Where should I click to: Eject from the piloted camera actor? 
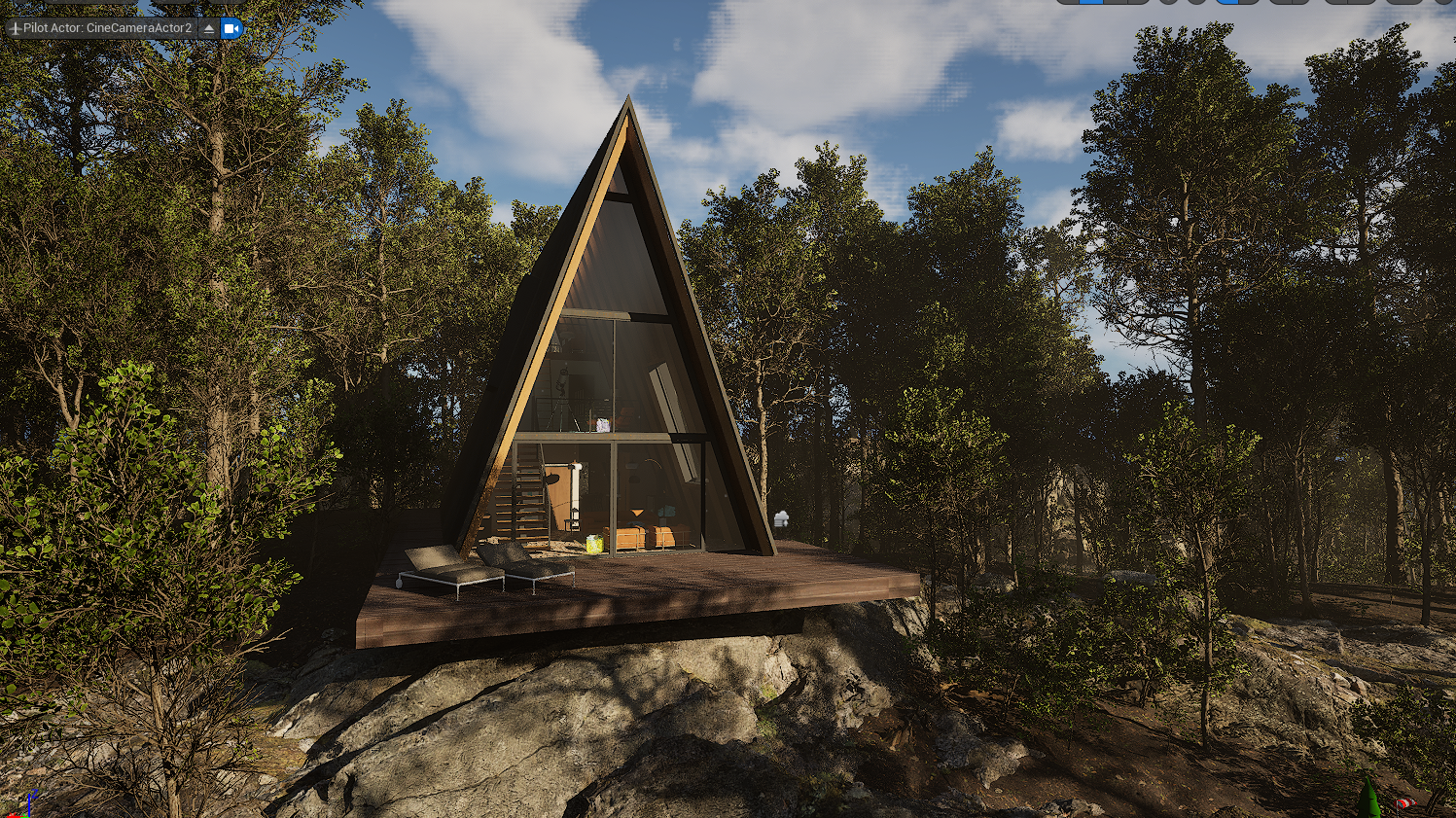point(209,28)
